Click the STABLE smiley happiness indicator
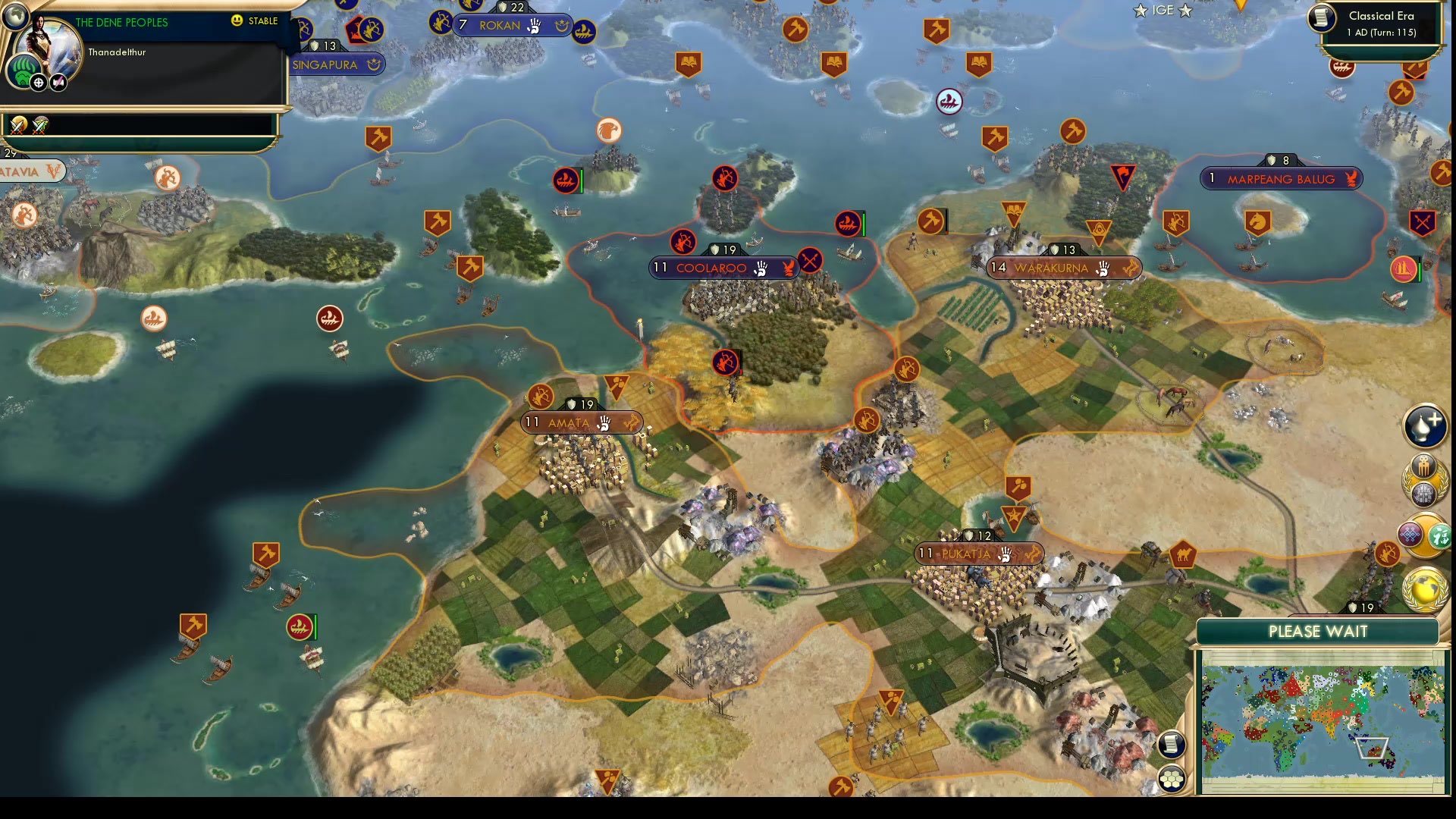The height and width of the screenshot is (819, 1456). (237, 21)
